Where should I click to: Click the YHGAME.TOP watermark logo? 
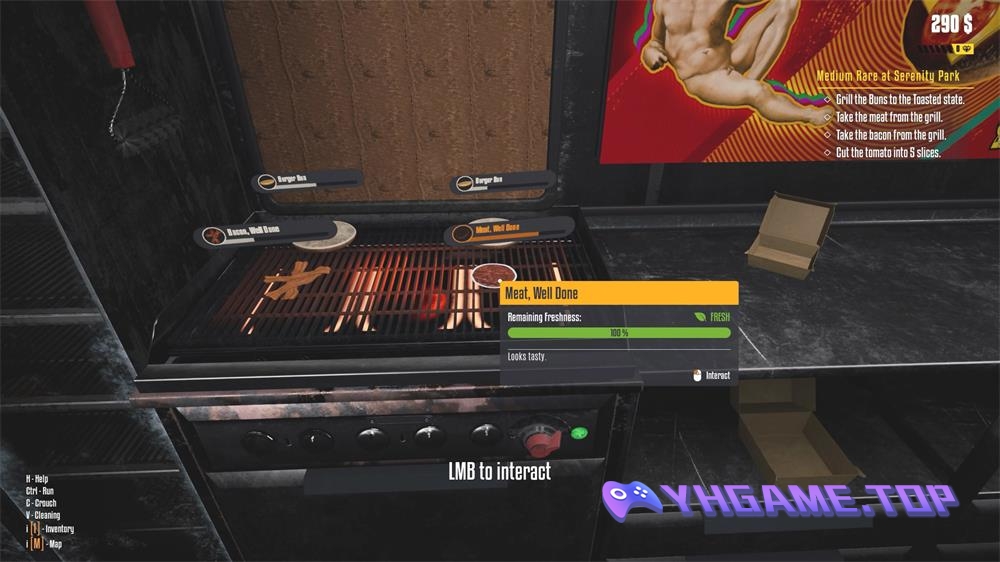(779, 501)
